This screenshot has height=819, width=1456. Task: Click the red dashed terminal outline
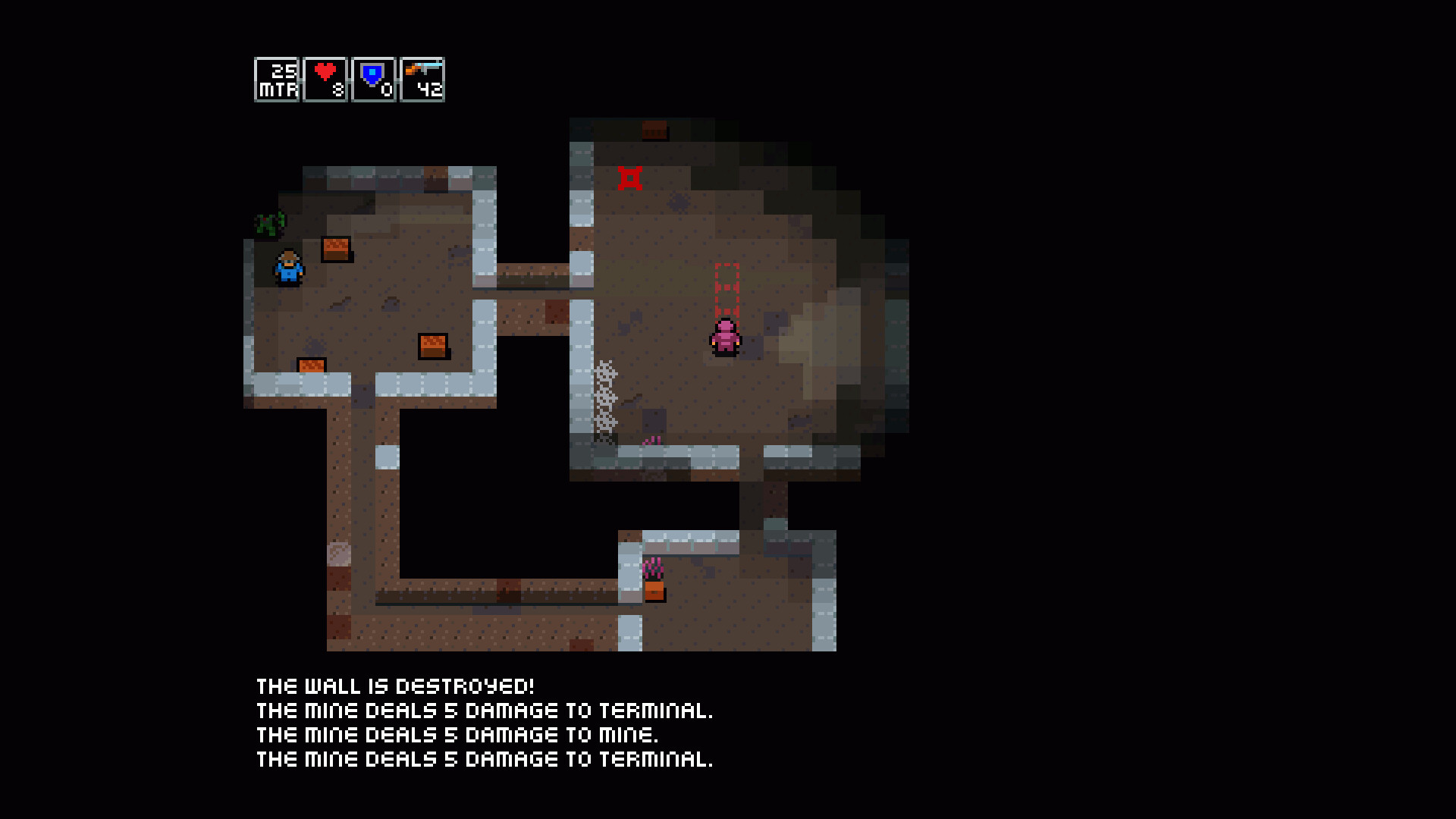tap(726, 290)
